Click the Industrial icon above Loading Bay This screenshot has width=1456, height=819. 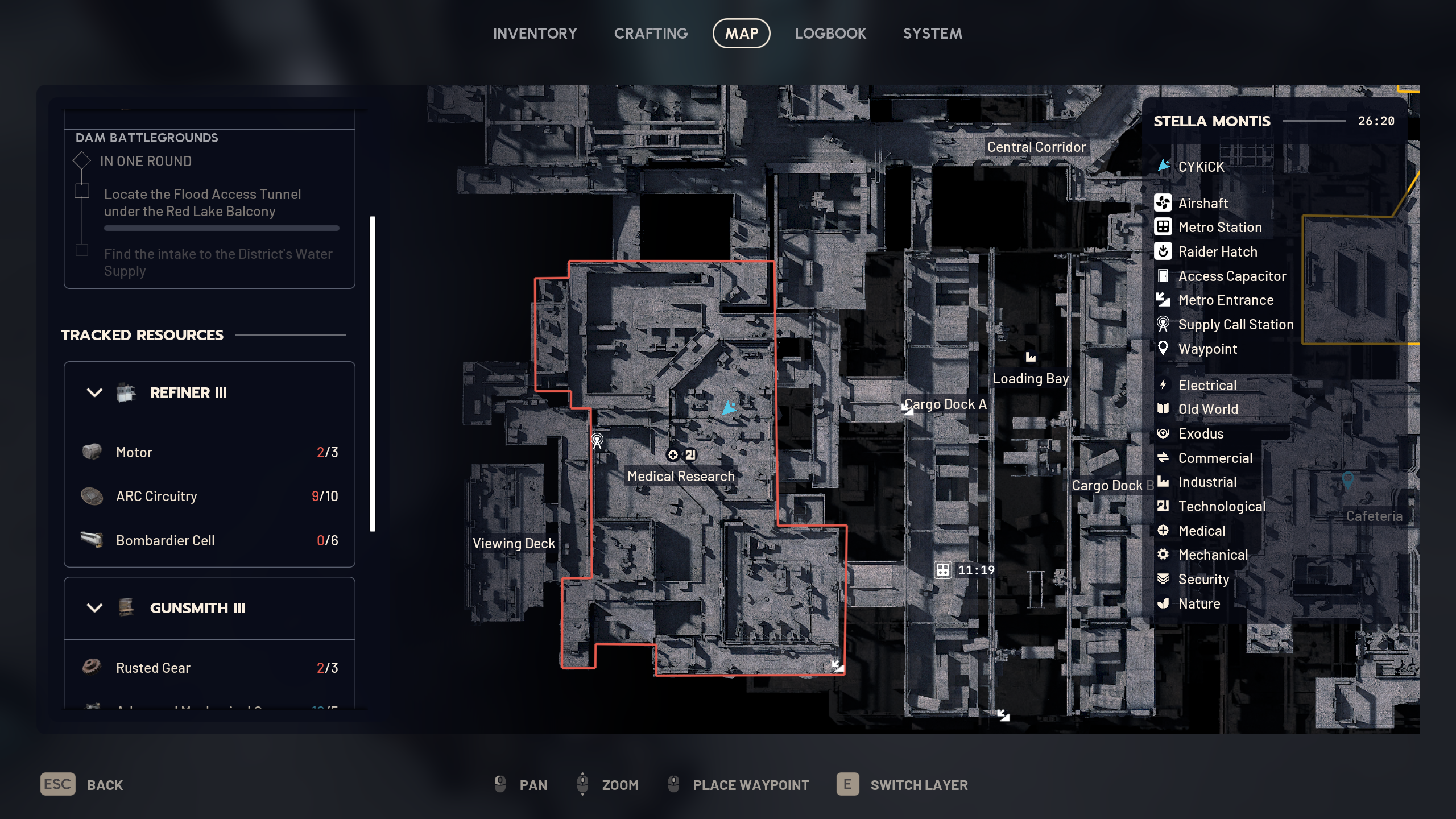coord(1031,357)
